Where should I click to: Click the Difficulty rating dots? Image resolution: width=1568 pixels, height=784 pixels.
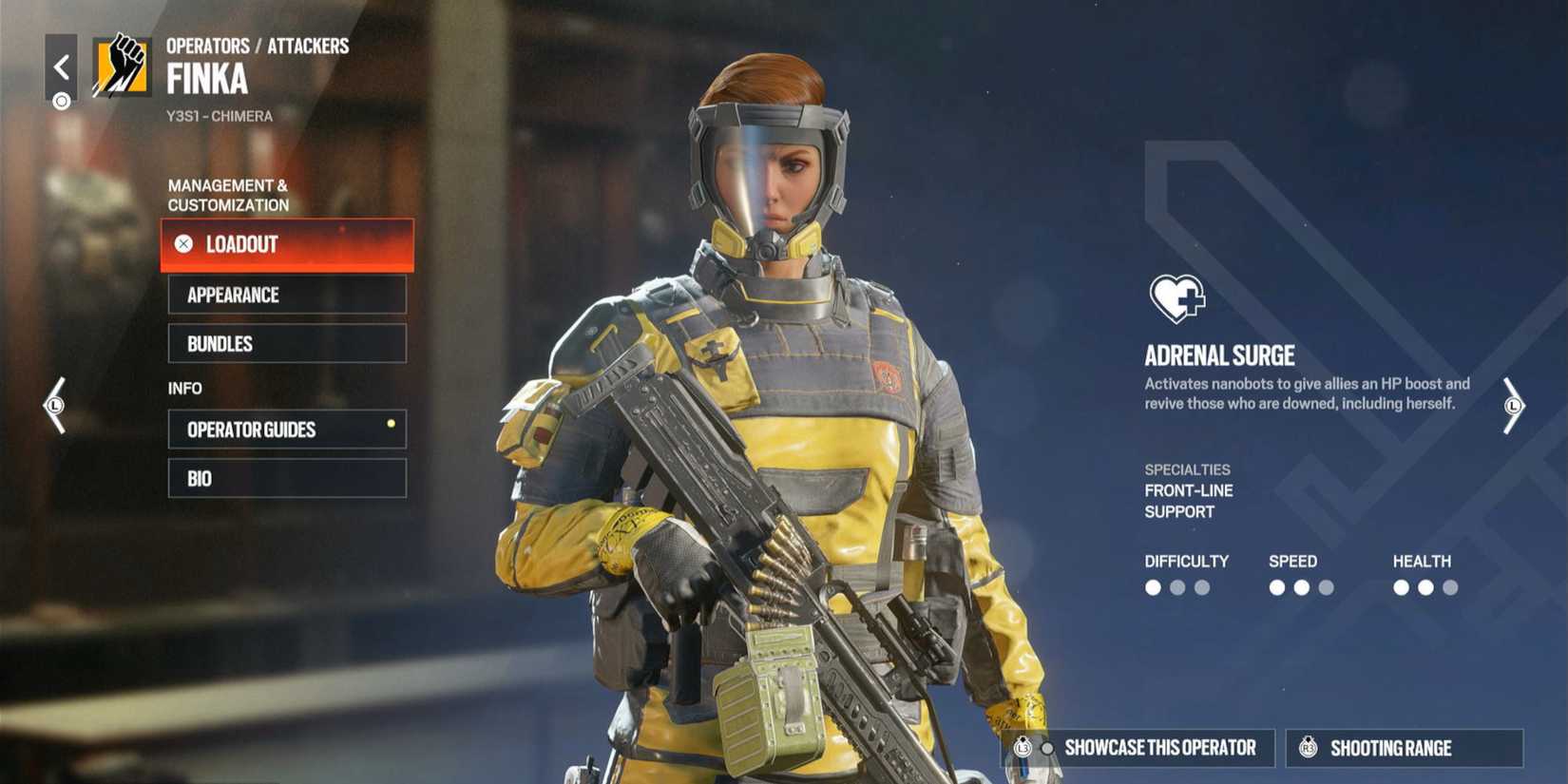click(x=1176, y=588)
